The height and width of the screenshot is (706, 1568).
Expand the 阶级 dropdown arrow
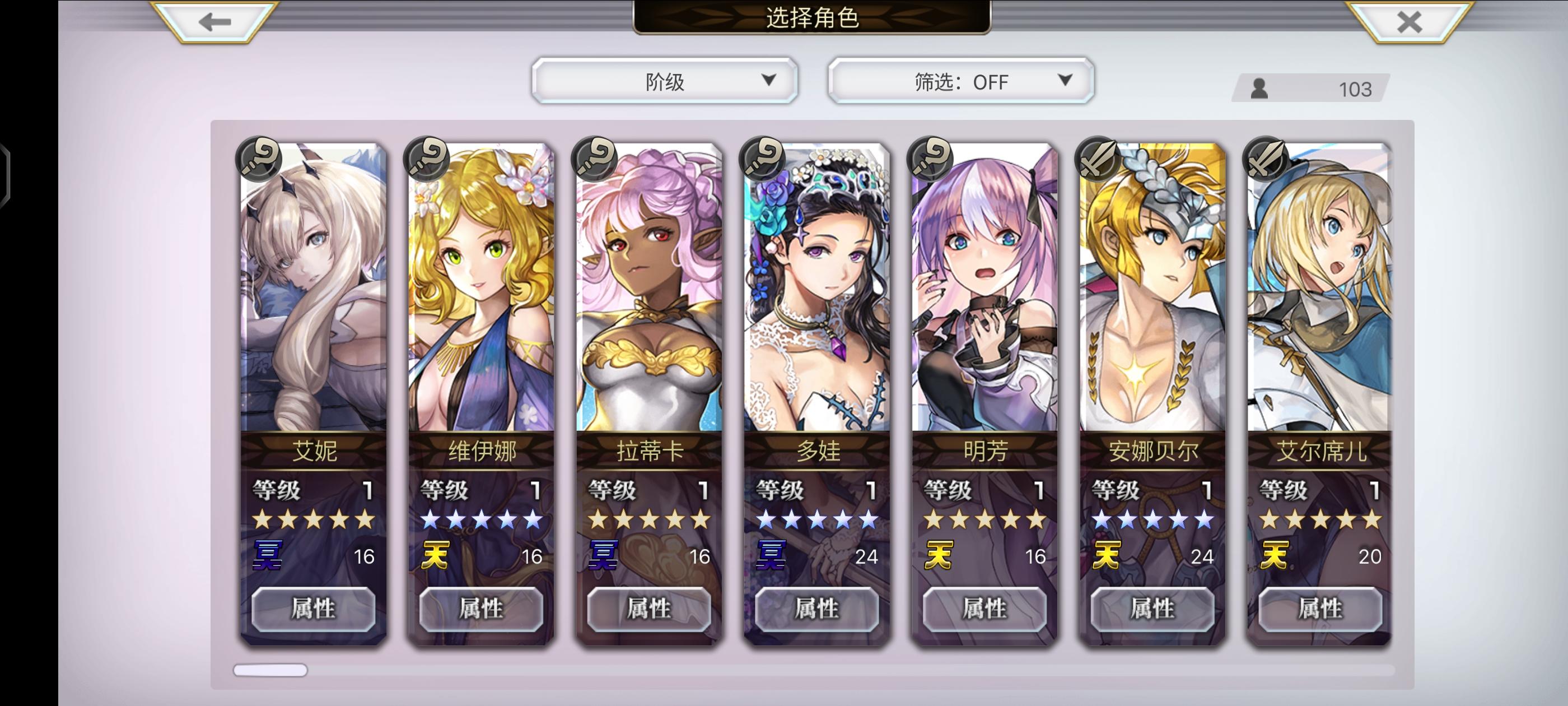point(772,80)
